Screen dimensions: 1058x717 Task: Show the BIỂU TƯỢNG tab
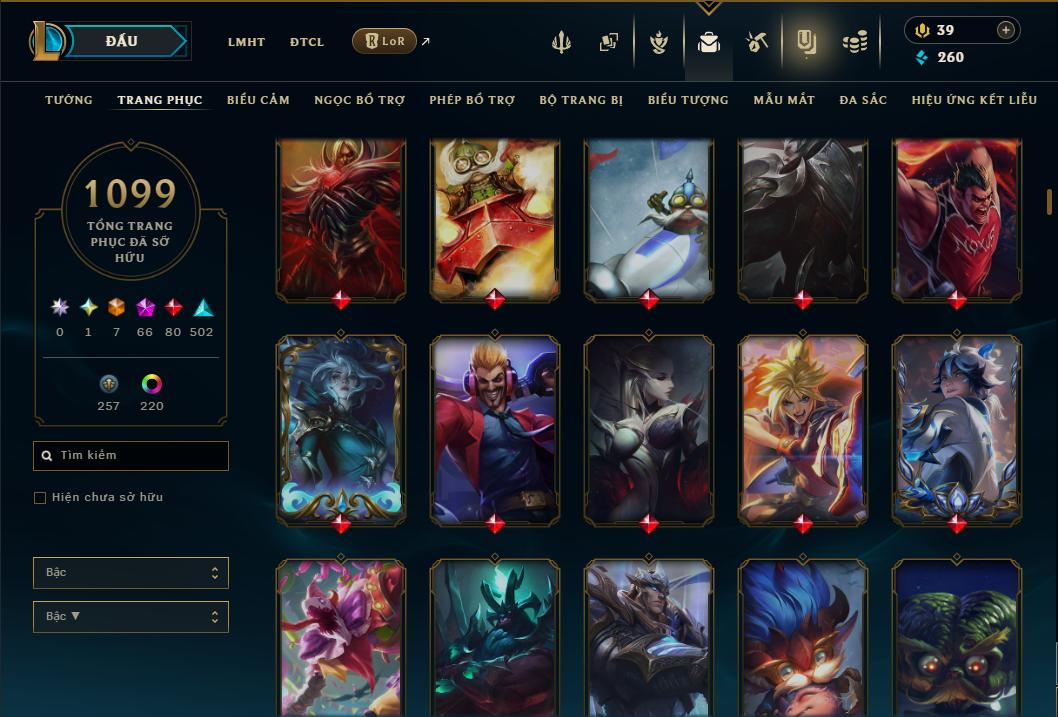pyautogui.click(x=688, y=100)
